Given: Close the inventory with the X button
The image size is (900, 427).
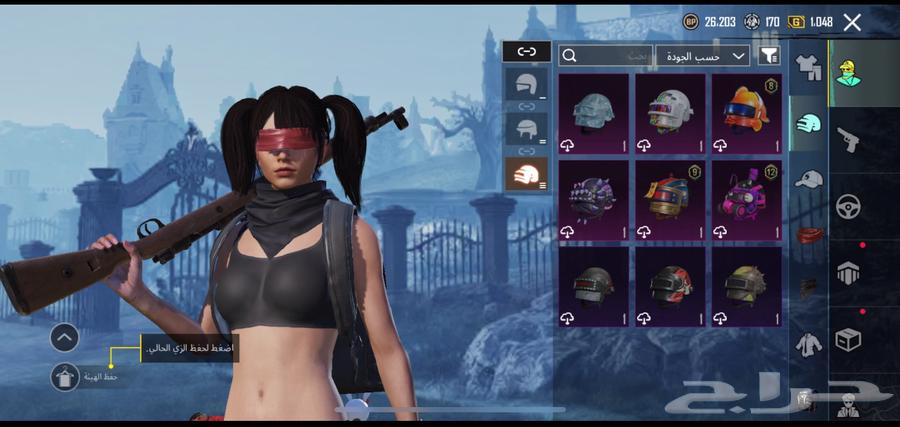Looking at the screenshot, I should 852,22.
